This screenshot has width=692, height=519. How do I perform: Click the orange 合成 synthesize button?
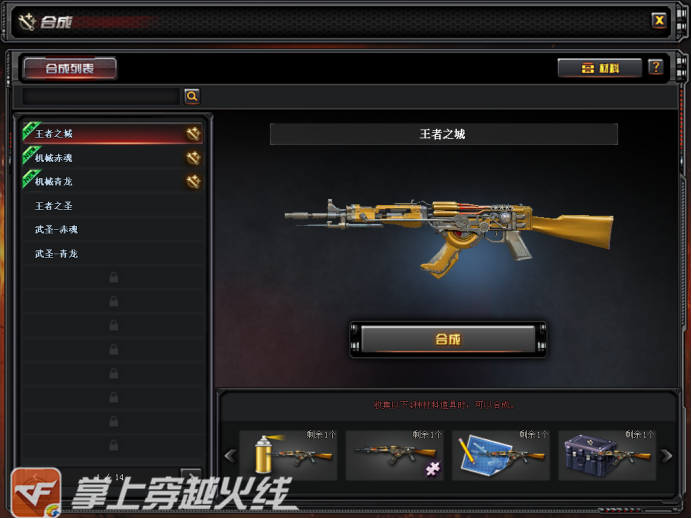coord(447,339)
